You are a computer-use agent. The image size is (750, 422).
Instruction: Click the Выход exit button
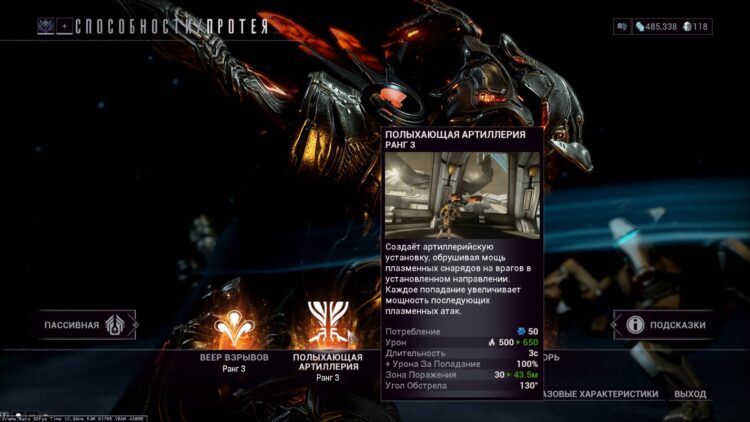[690, 394]
